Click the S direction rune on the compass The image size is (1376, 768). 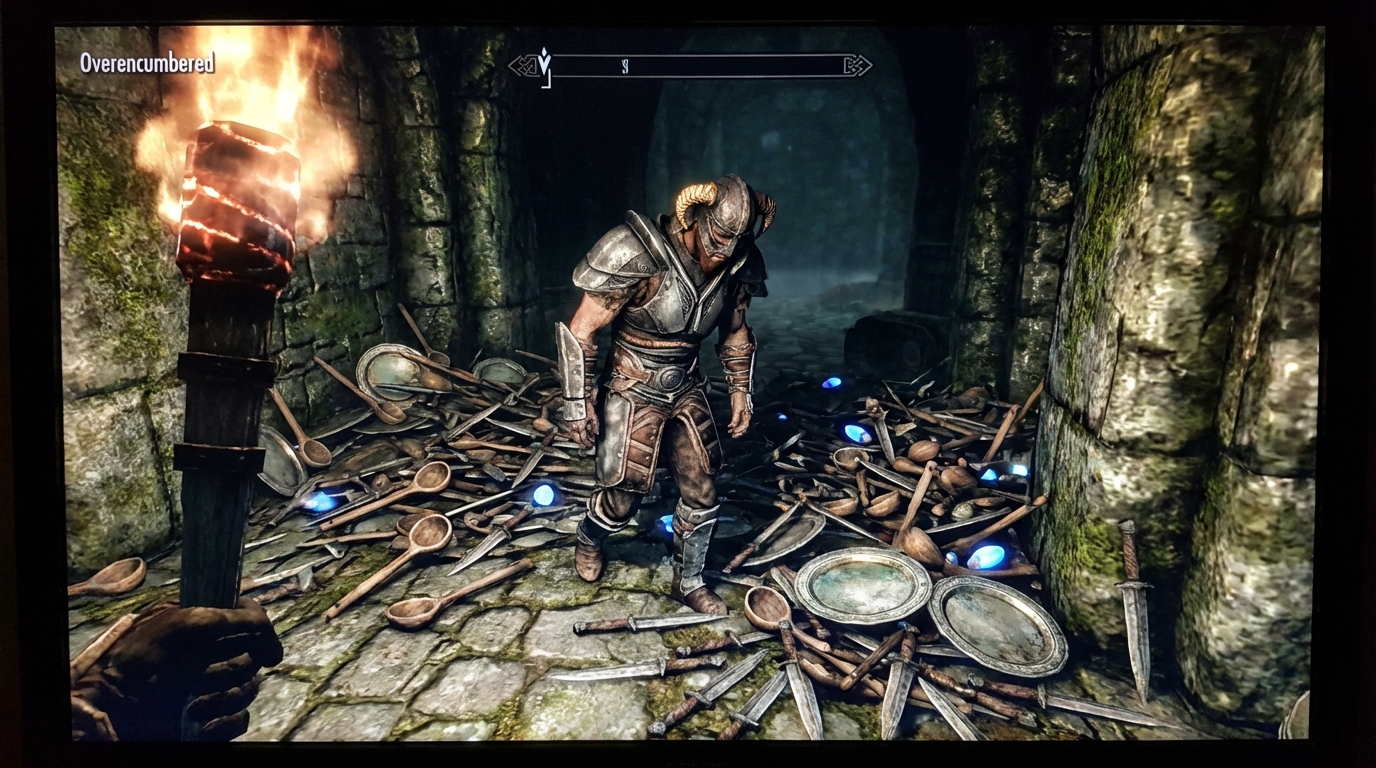(x=625, y=66)
